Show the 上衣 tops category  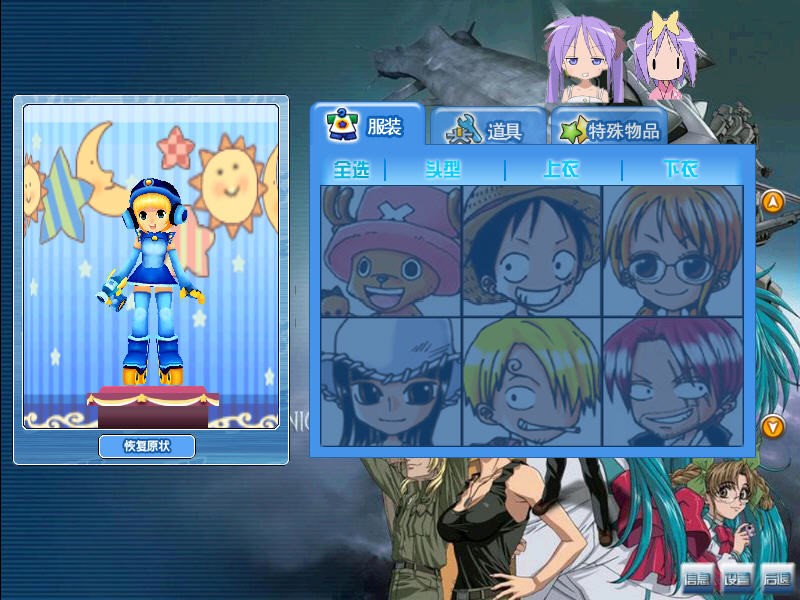(x=561, y=169)
